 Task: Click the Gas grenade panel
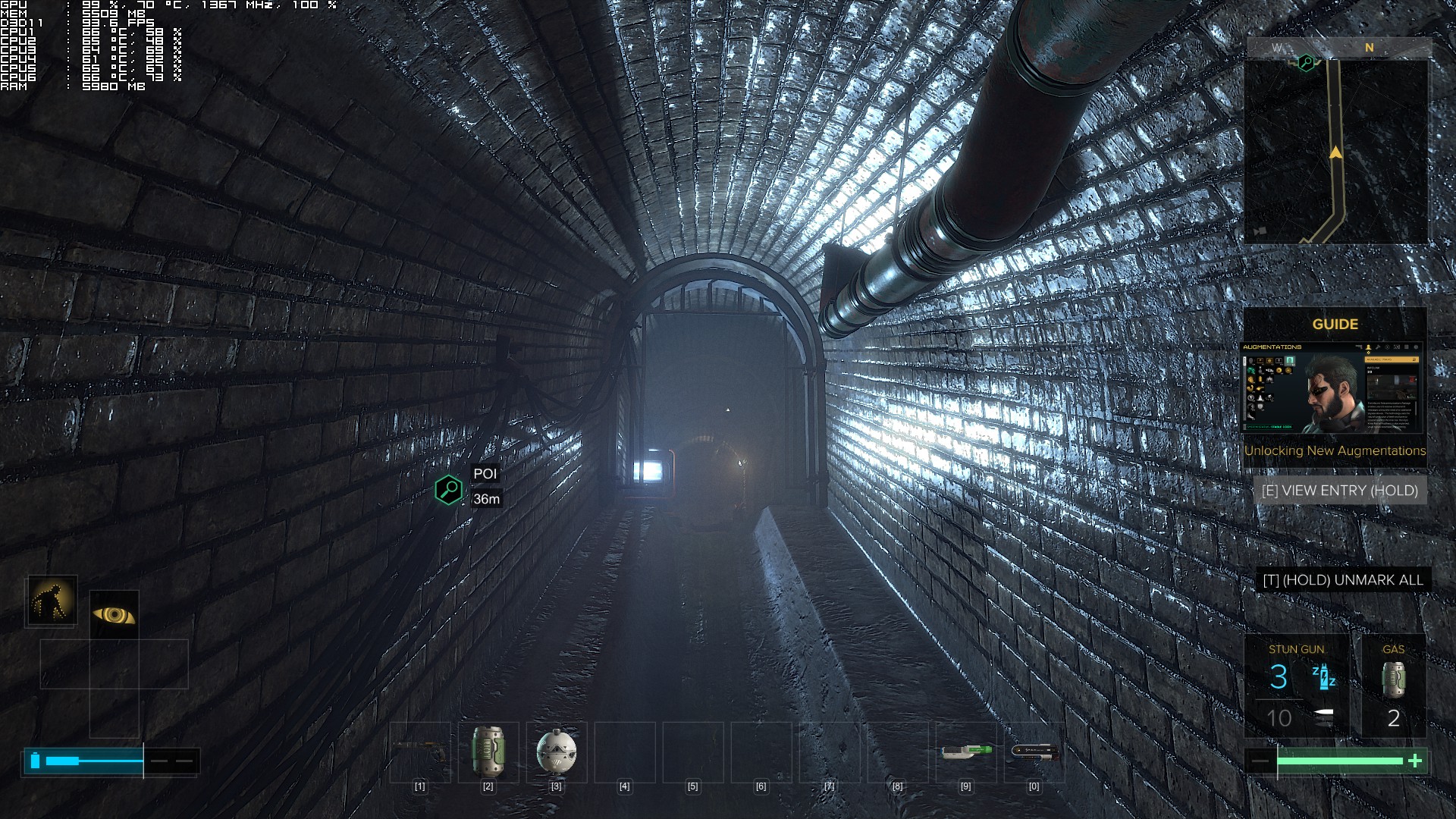click(x=1393, y=686)
